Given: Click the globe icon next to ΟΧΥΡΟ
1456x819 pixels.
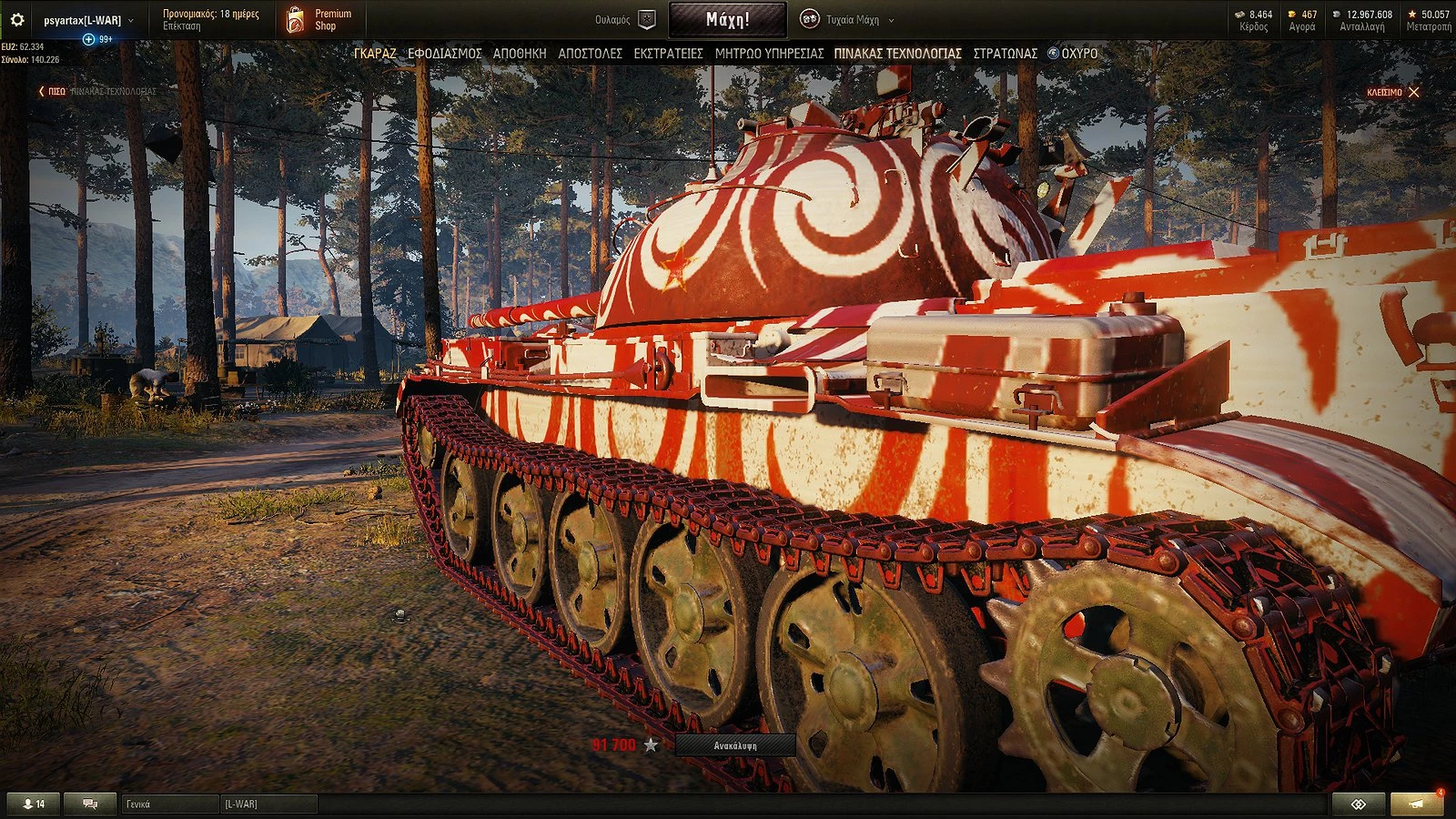Looking at the screenshot, I should 1053,53.
